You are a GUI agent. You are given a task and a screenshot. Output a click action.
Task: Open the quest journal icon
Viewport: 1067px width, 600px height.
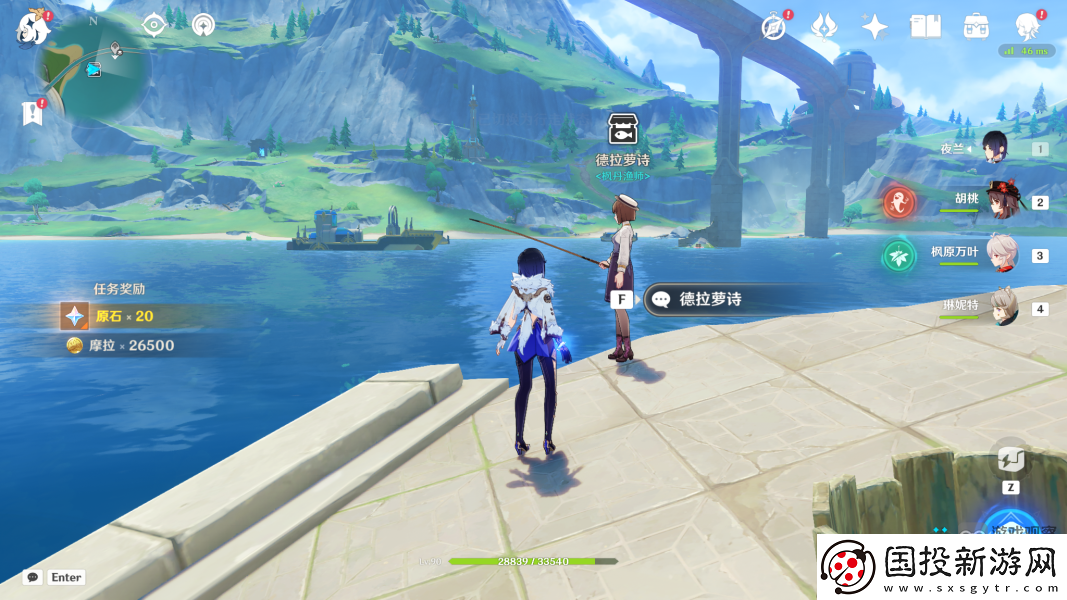tap(32, 114)
